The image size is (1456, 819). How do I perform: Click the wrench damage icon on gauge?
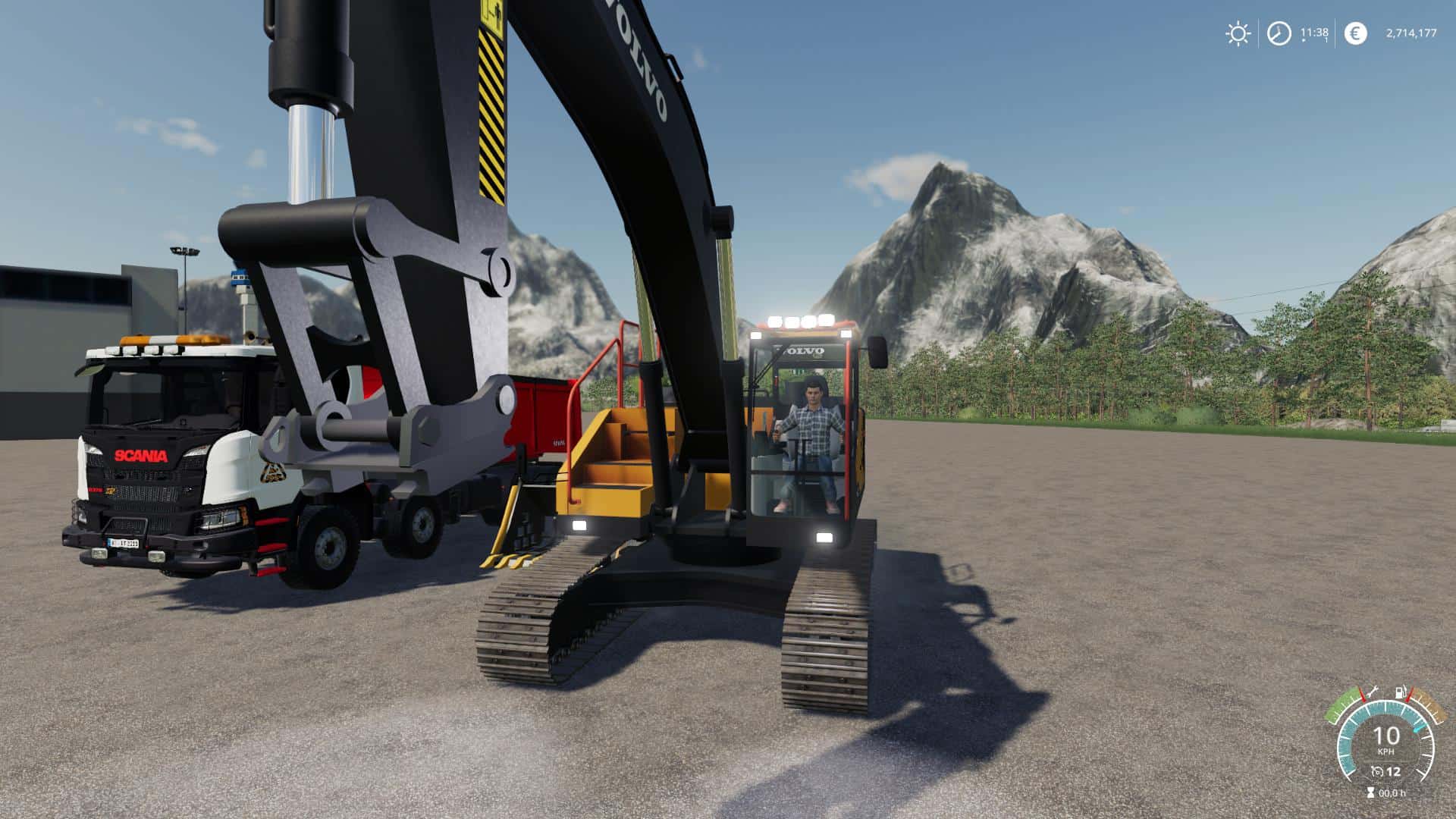(x=1373, y=693)
